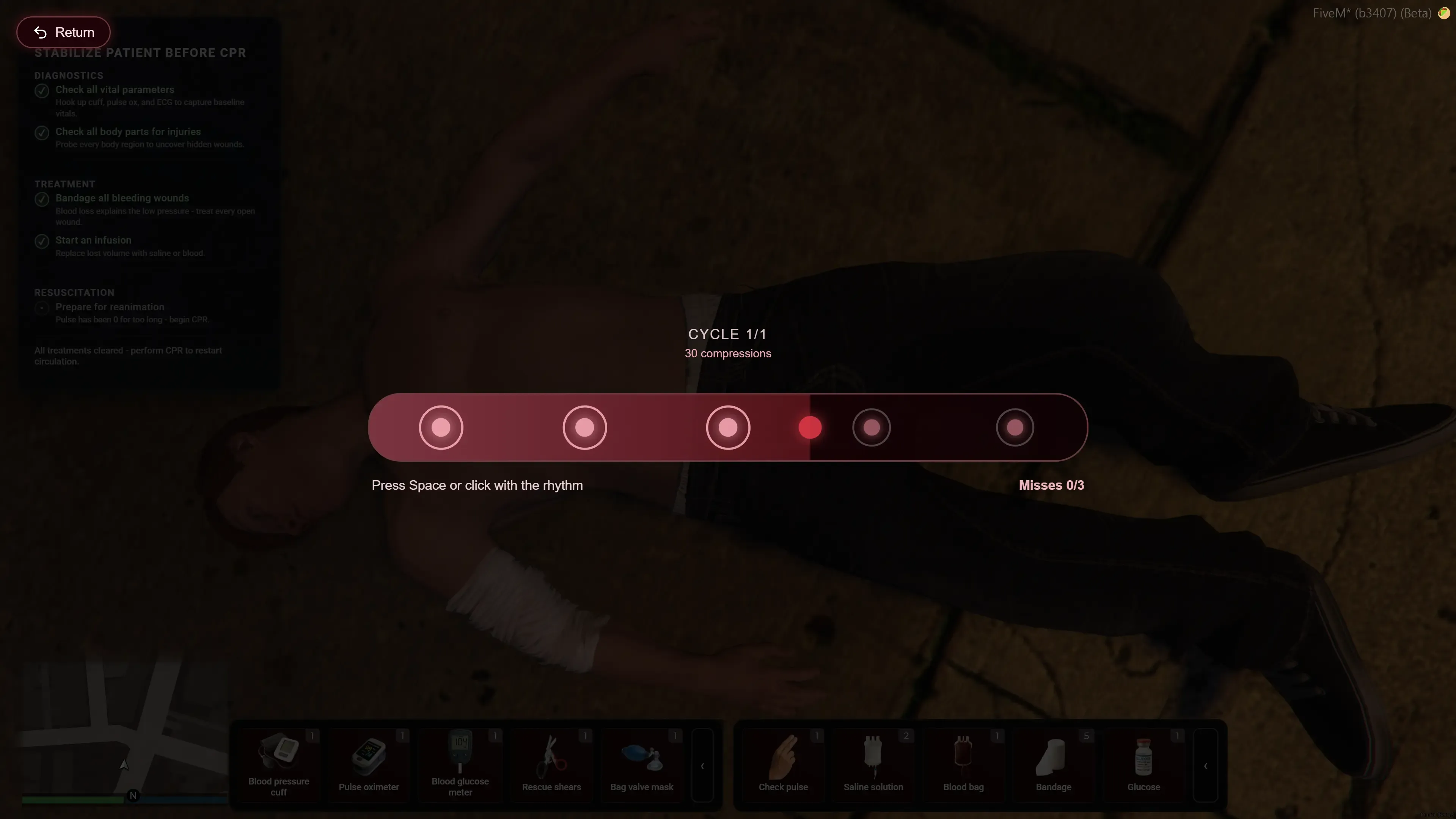Collapse the treatment items bar arrow
Image resolution: width=1456 pixels, height=819 pixels.
(x=1205, y=766)
